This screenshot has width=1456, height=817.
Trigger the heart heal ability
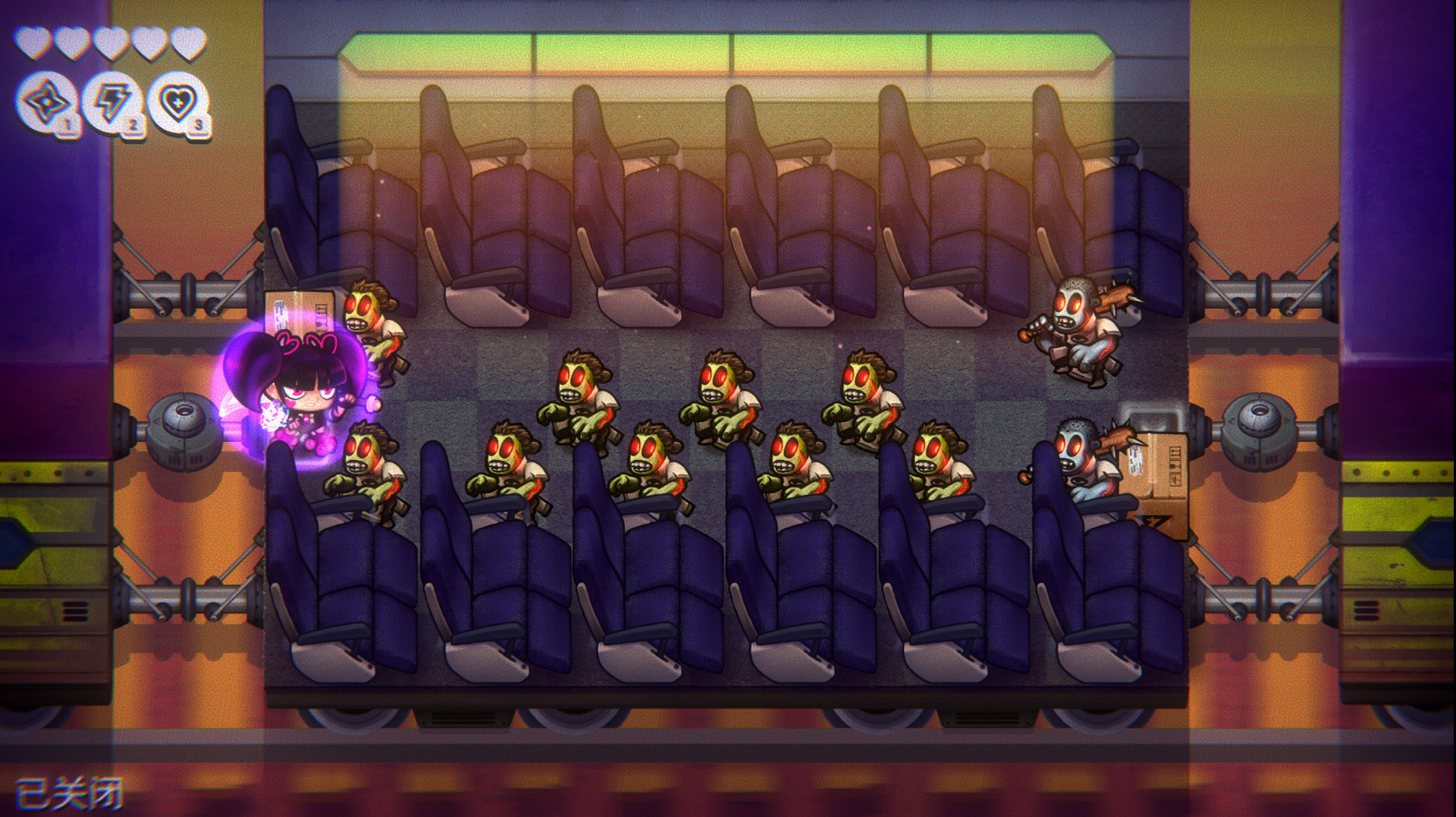point(177,102)
